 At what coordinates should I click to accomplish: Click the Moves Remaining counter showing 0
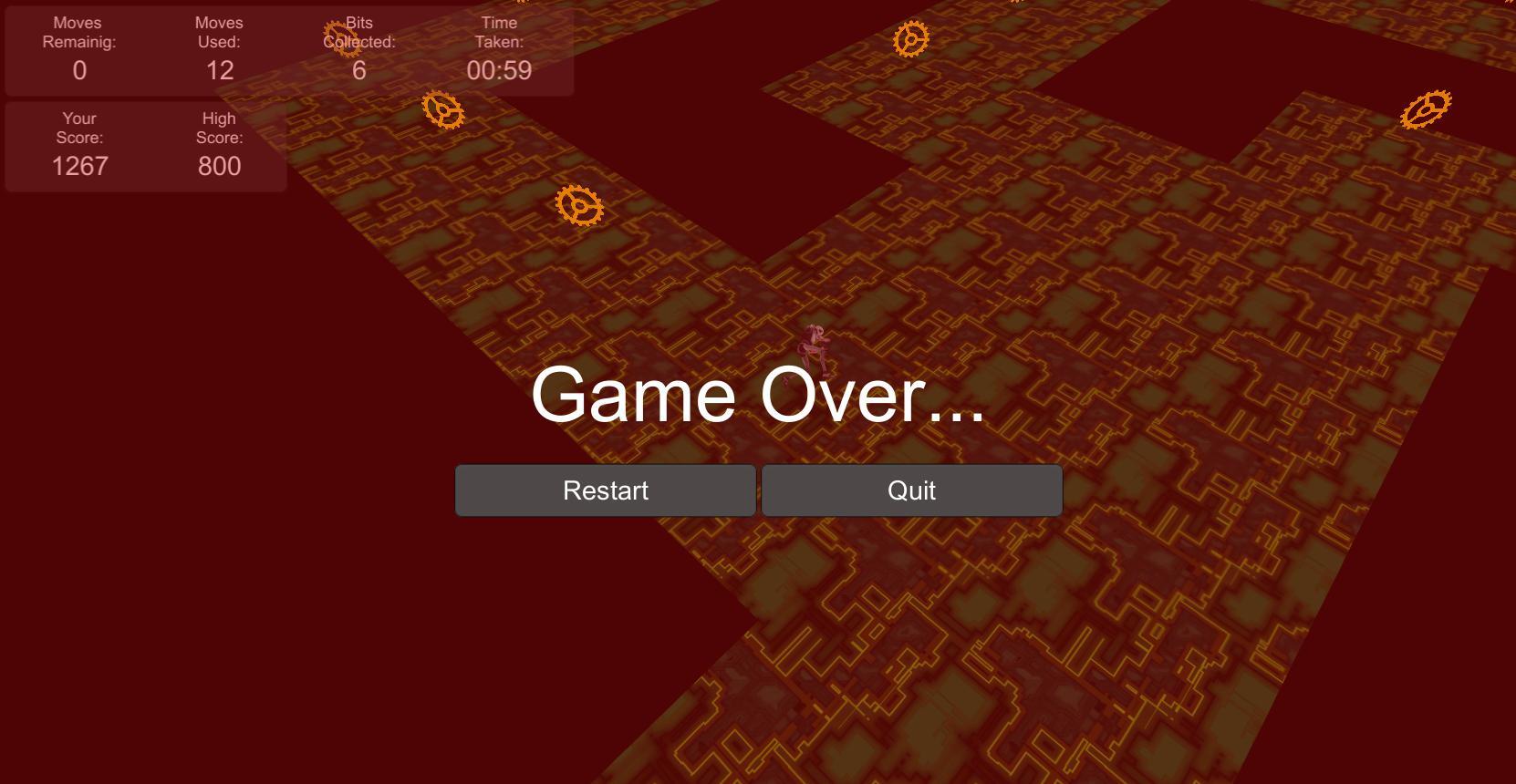(78, 69)
